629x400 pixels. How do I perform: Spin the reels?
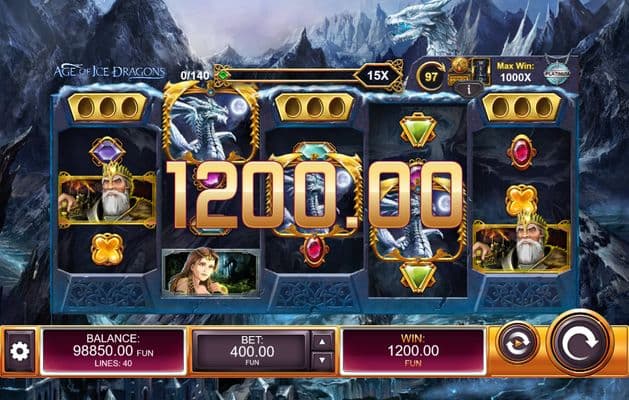[x=580, y=342]
